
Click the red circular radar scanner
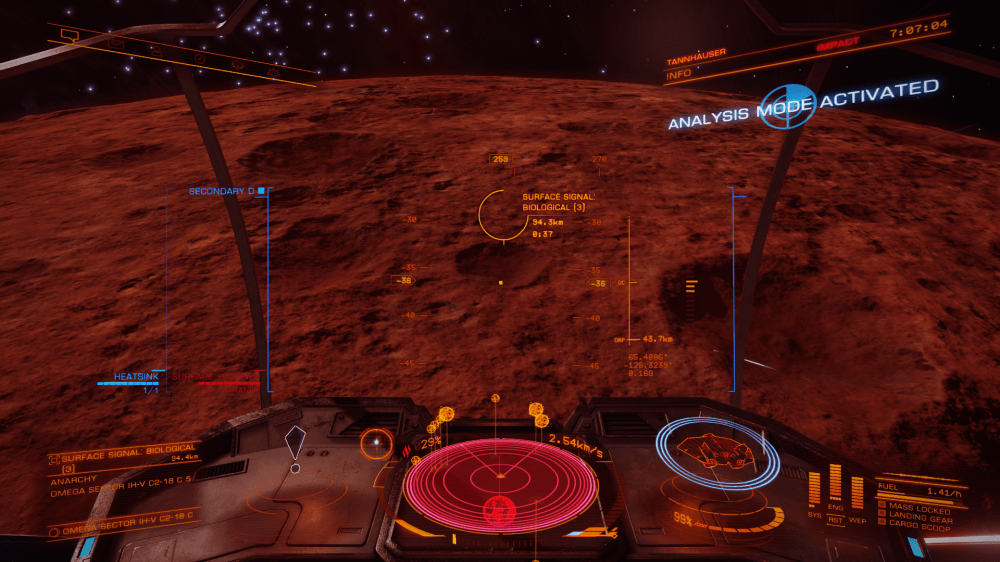coord(500,485)
